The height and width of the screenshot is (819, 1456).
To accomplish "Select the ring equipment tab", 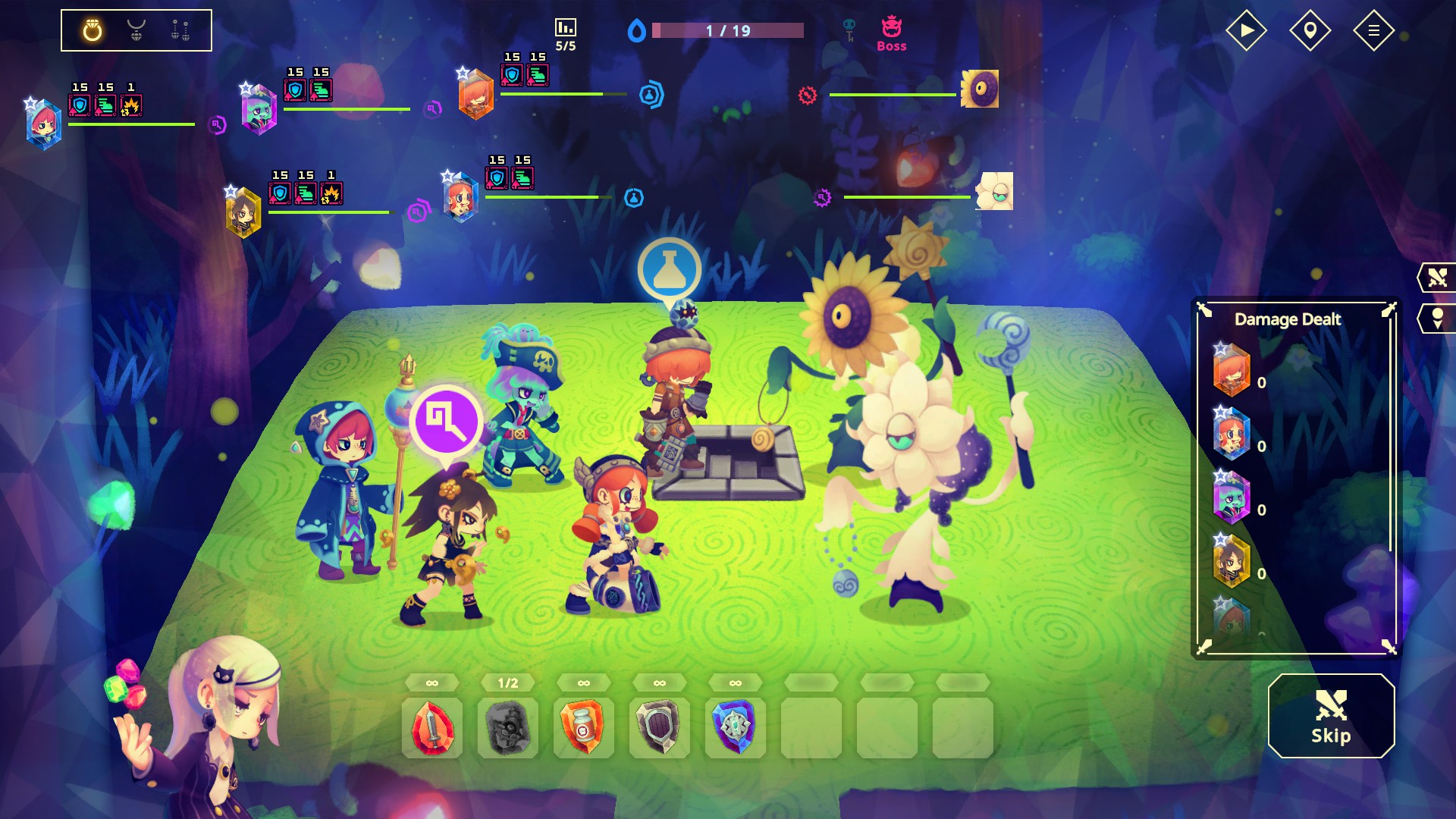I will (93, 30).
